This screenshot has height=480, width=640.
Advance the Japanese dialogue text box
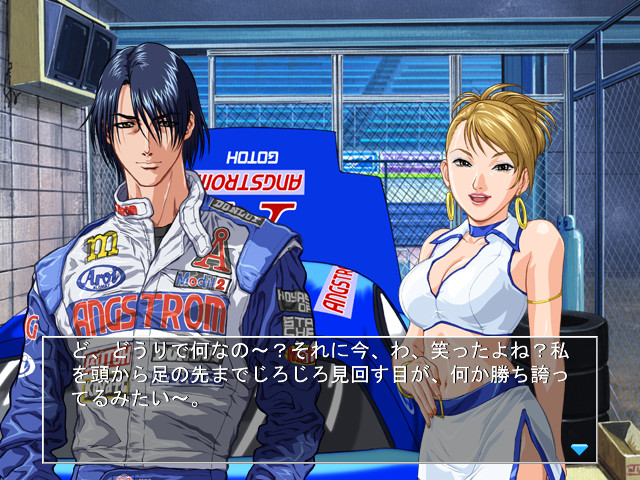point(320,400)
